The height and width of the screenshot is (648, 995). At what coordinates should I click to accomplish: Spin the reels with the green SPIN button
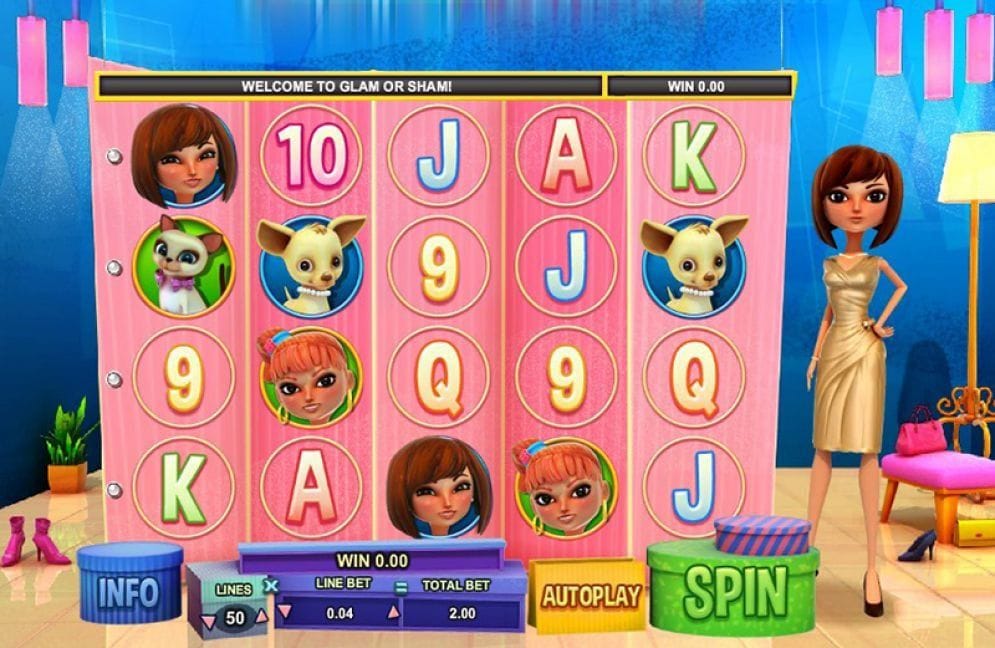tap(733, 594)
